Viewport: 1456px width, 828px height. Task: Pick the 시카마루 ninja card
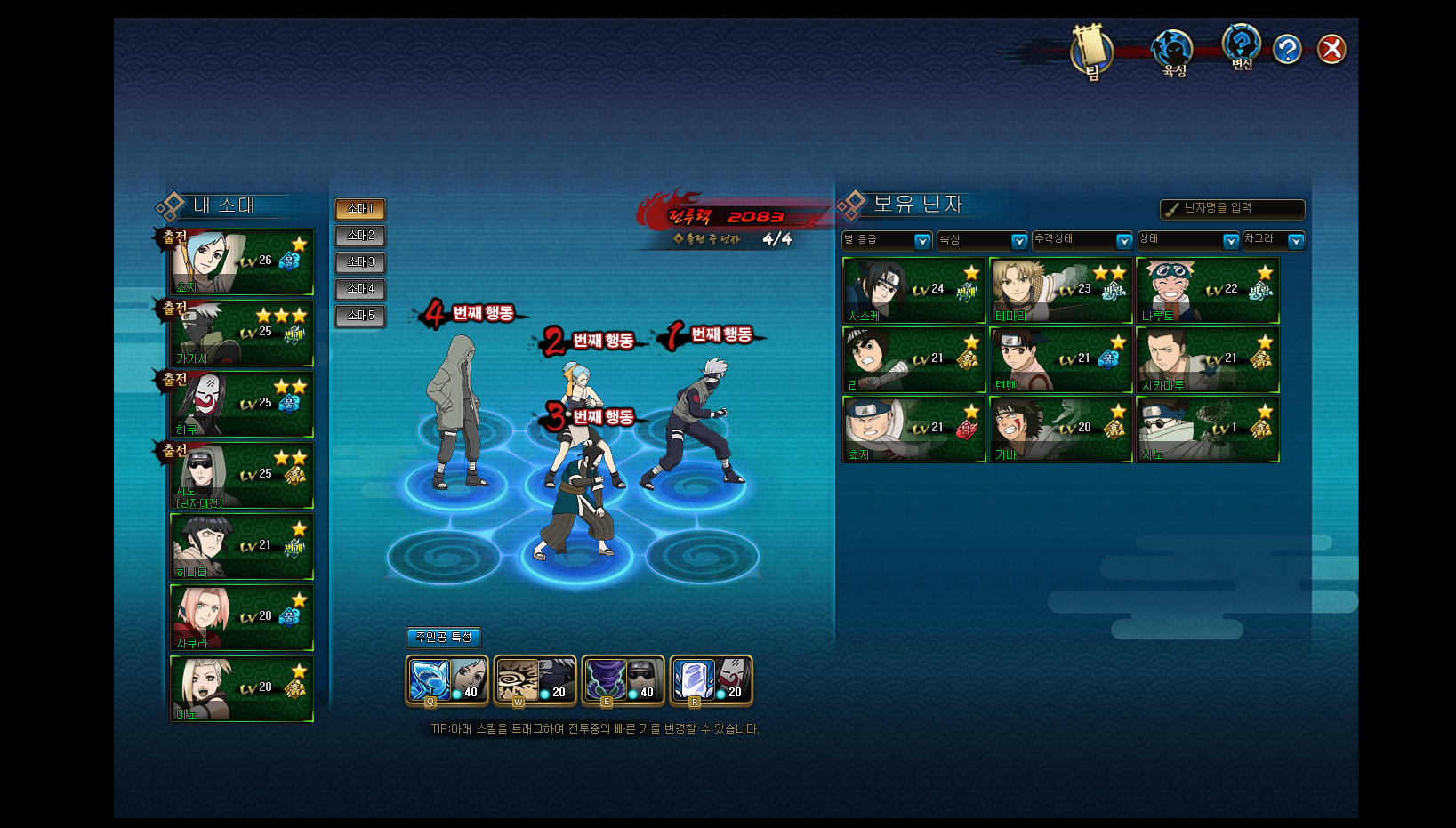point(1208,360)
